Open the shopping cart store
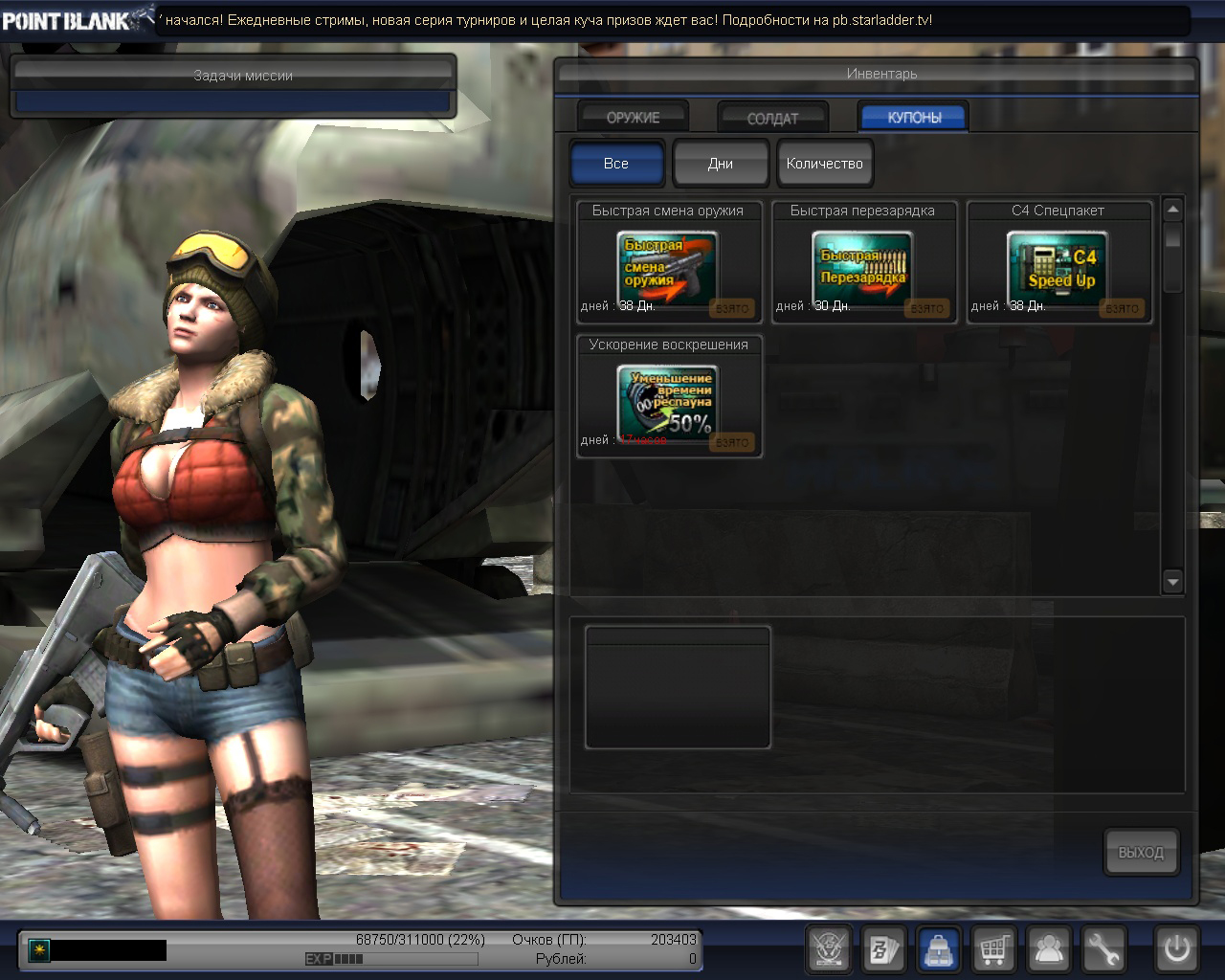Screen dimensions: 1225x980 pyautogui.click(x=993, y=949)
